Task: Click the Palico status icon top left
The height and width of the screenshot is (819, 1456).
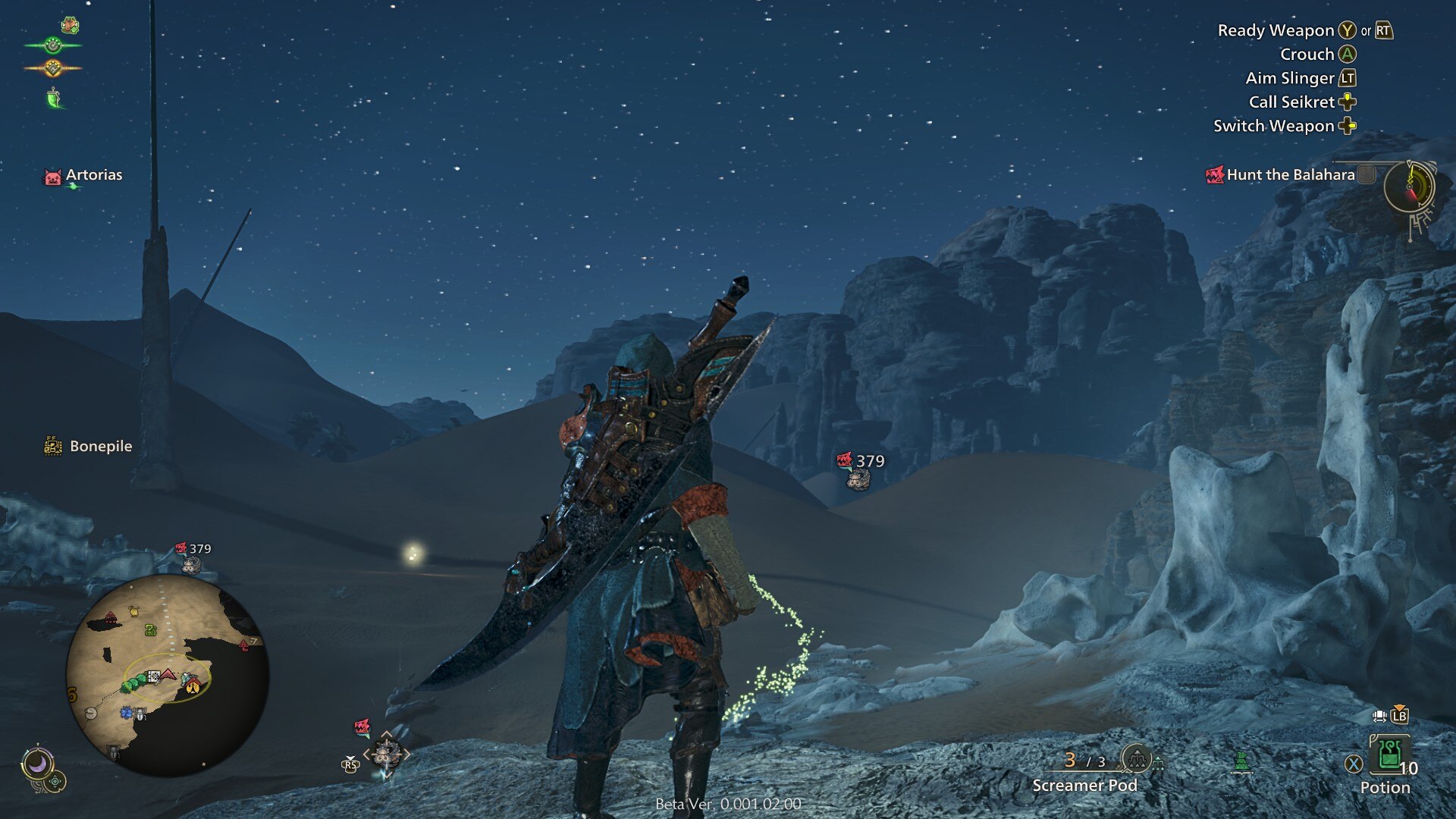Action: coord(70,24)
